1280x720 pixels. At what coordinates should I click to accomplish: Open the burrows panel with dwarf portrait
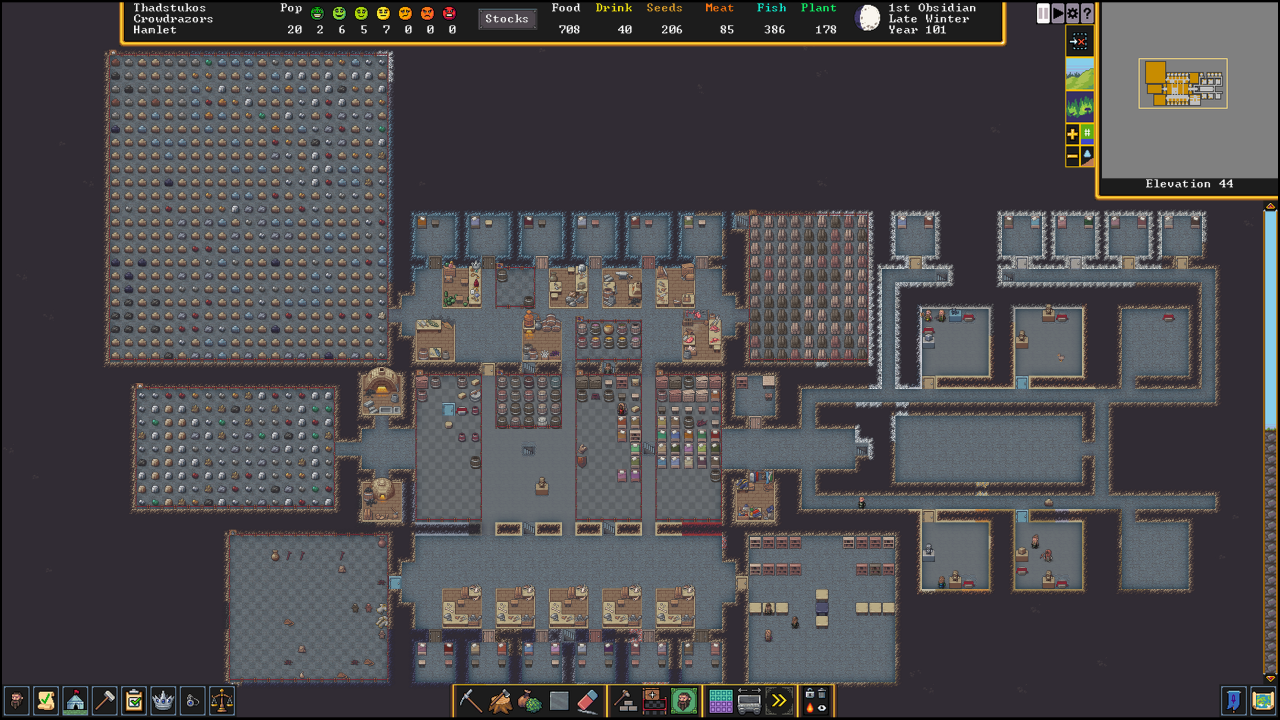[683, 700]
